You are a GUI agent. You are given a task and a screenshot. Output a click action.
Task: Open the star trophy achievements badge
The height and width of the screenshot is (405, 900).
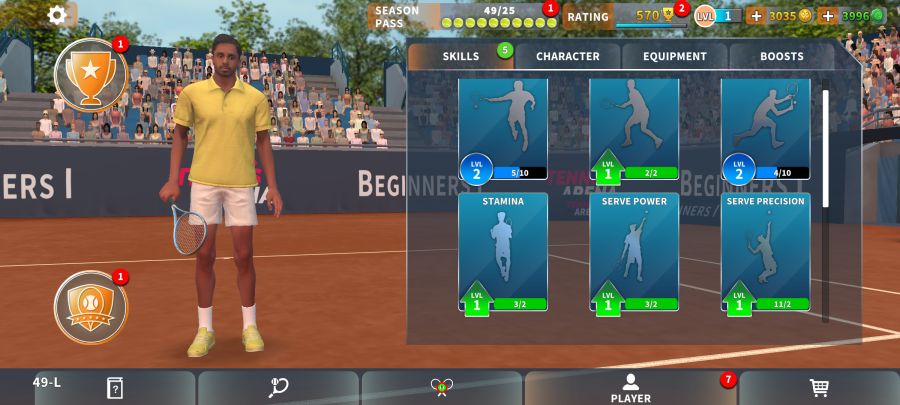click(x=90, y=75)
